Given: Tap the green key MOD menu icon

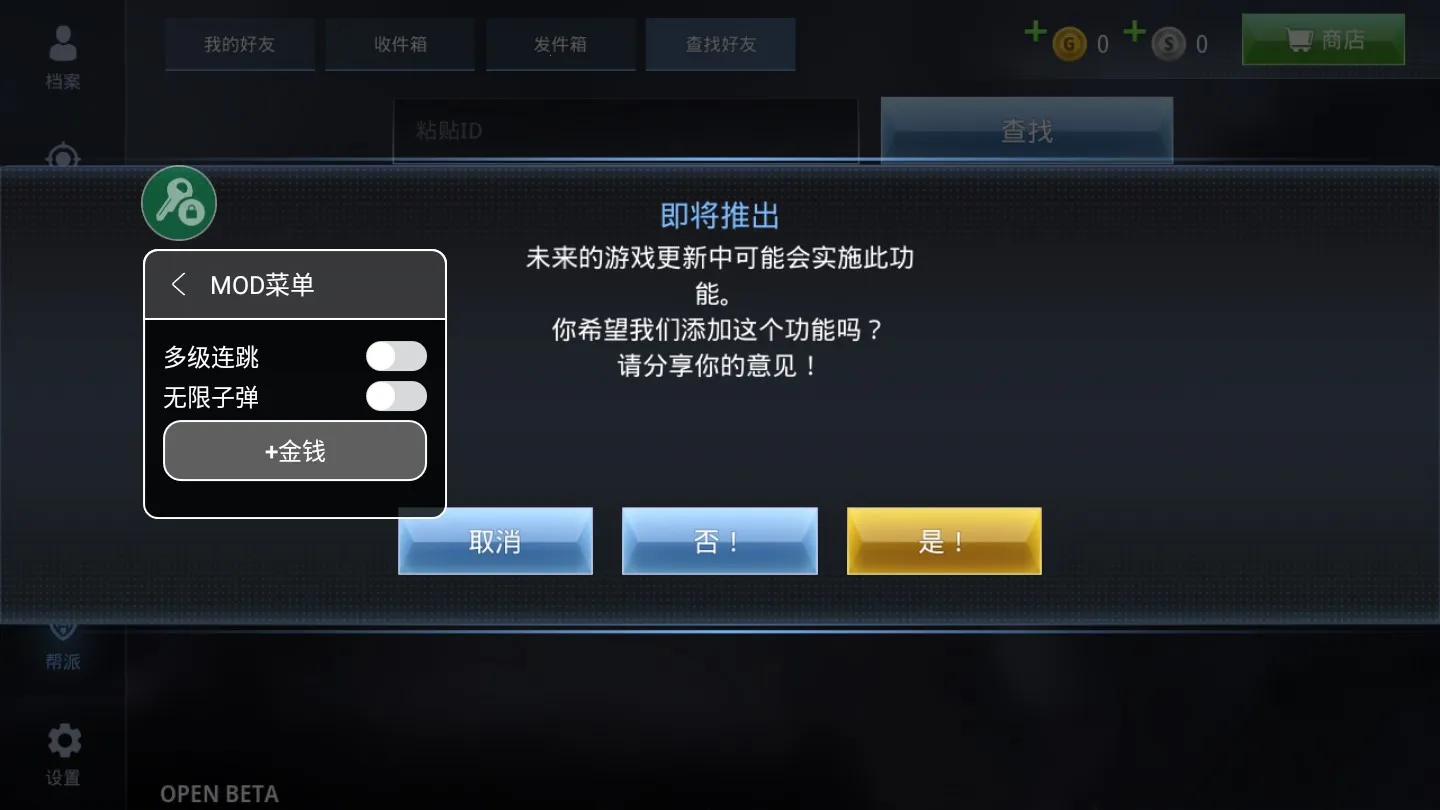Looking at the screenshot, I should 178,202.
